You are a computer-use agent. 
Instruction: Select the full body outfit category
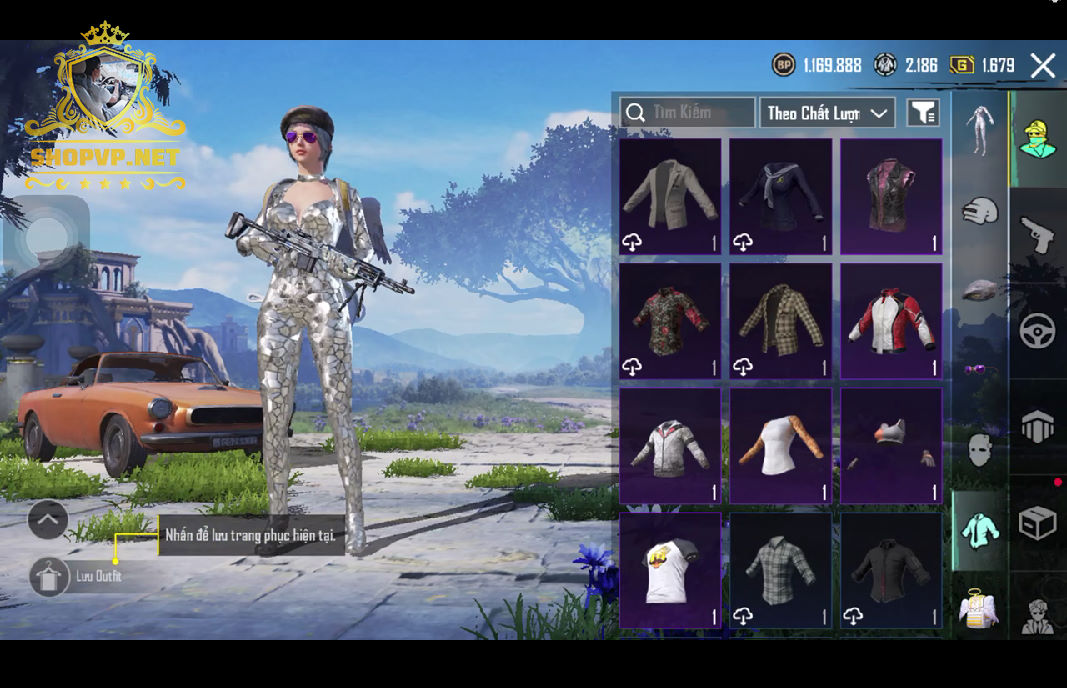(x=980, y=130)
